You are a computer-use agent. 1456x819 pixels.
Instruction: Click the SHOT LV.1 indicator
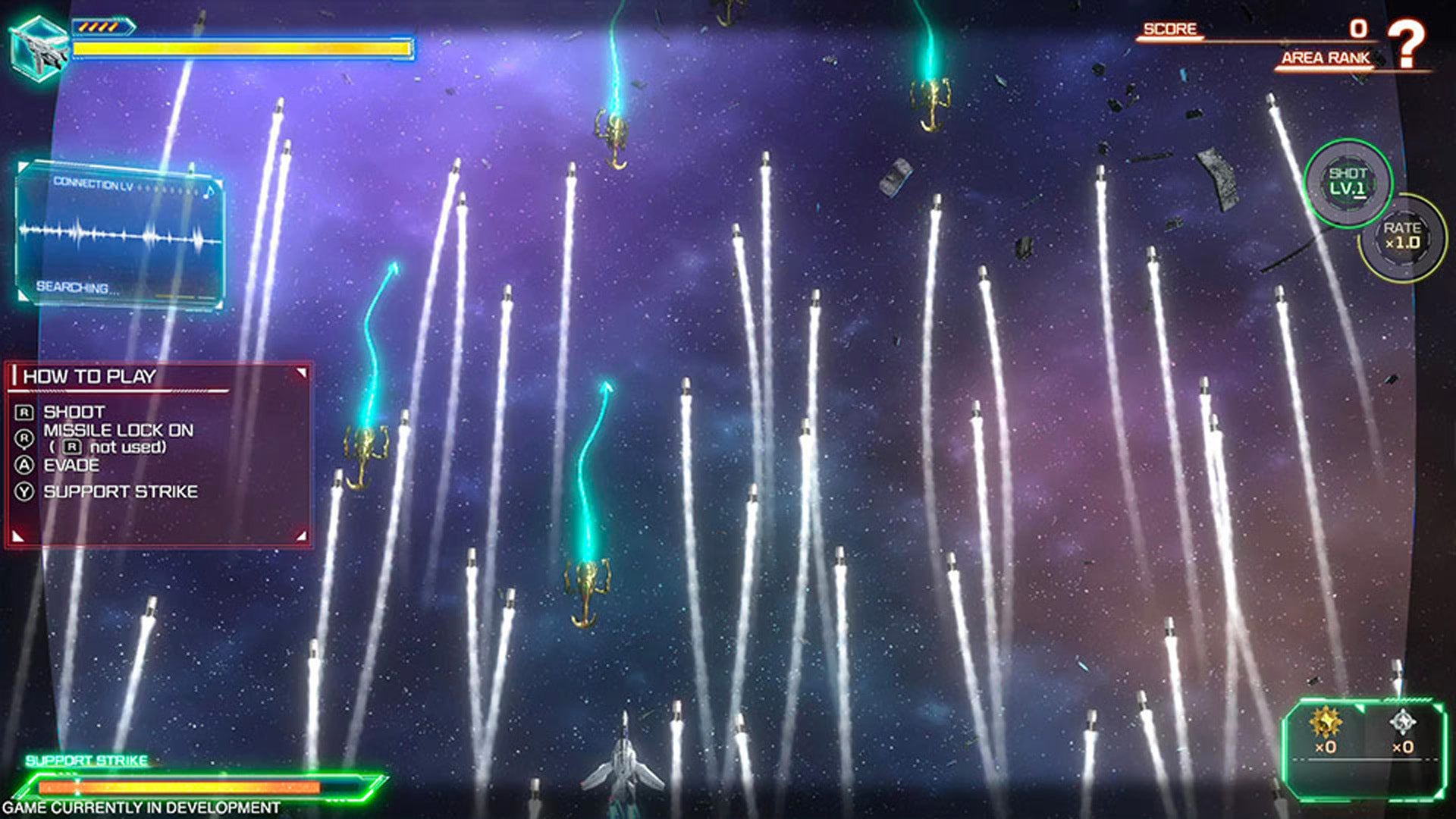pyautogui.click(x=1346, y=182)
